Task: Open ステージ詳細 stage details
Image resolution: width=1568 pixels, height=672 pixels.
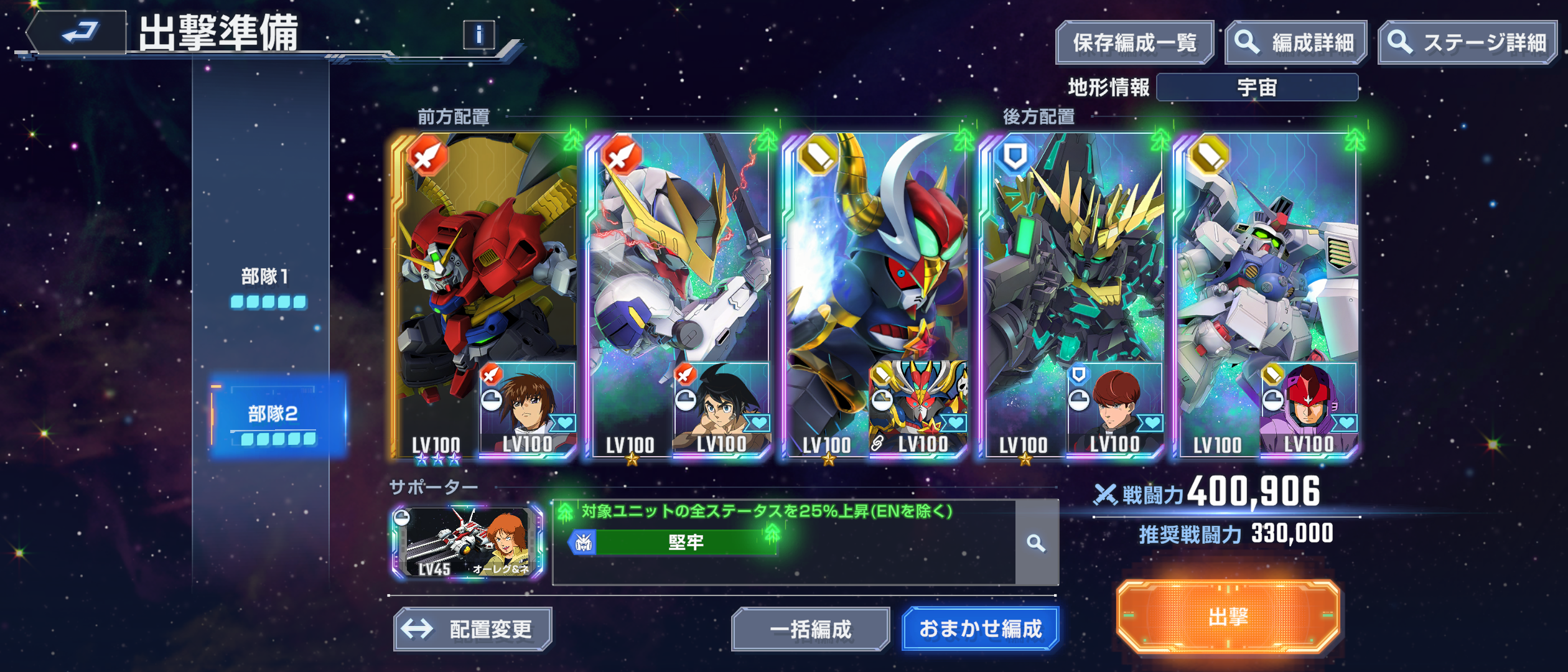Action: (1468, 43)
